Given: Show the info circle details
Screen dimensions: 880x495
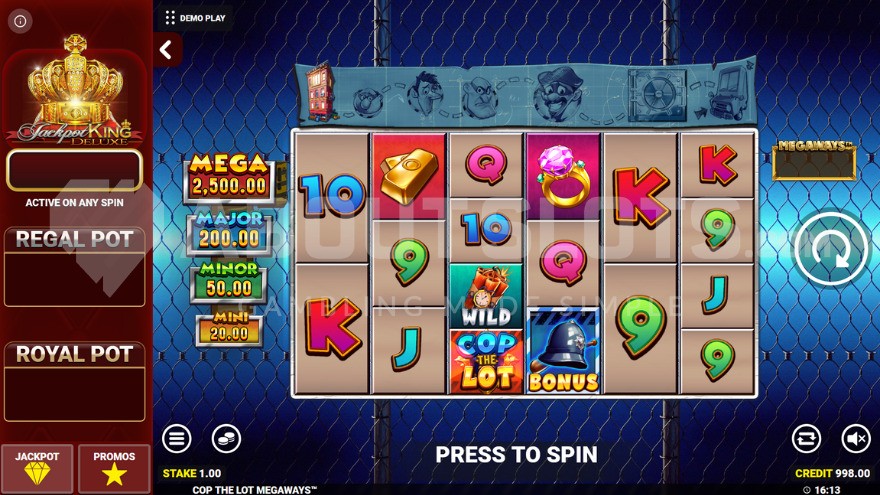Looking at the screenshot, I should pyautogui.click(x=21, y=20).
